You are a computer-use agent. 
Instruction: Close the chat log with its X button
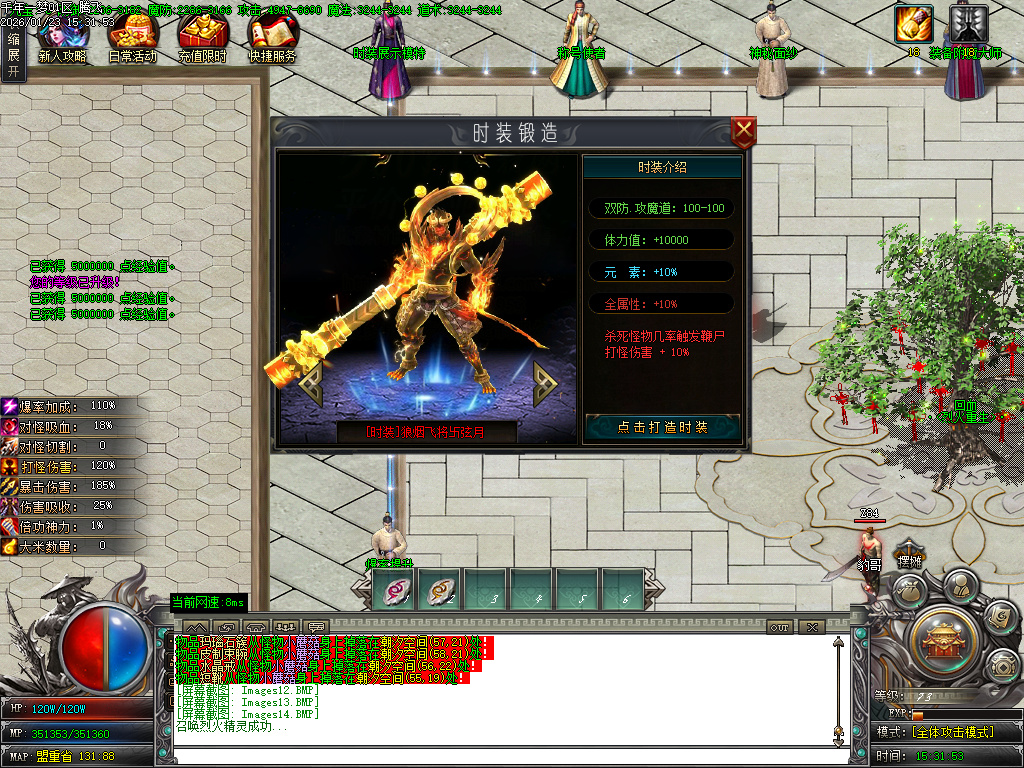[x=811, y=627]
